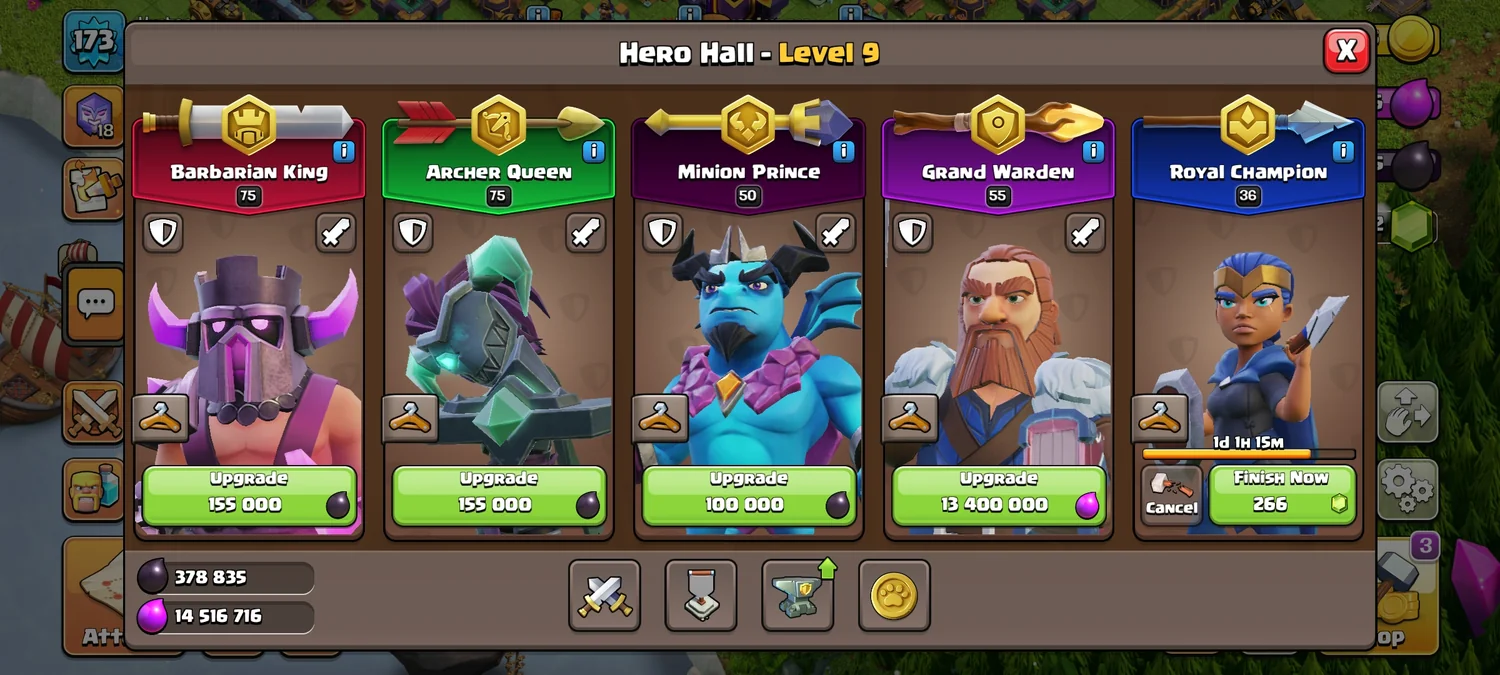Open the blacksmith anvil button
The height and width of the screenshot is (675, 1500).
tap(798, 596)
